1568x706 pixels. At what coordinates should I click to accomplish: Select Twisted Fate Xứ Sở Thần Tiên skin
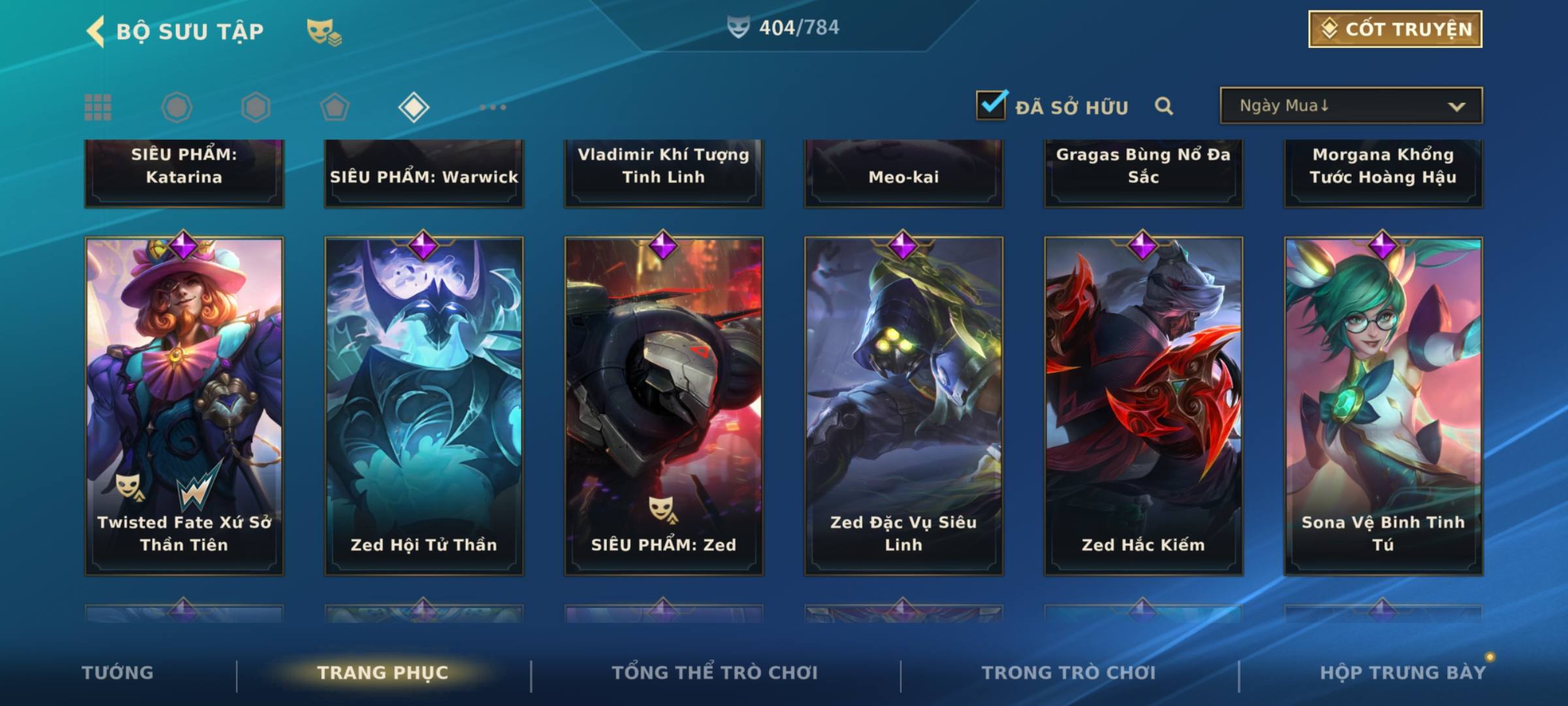(184, 405)
